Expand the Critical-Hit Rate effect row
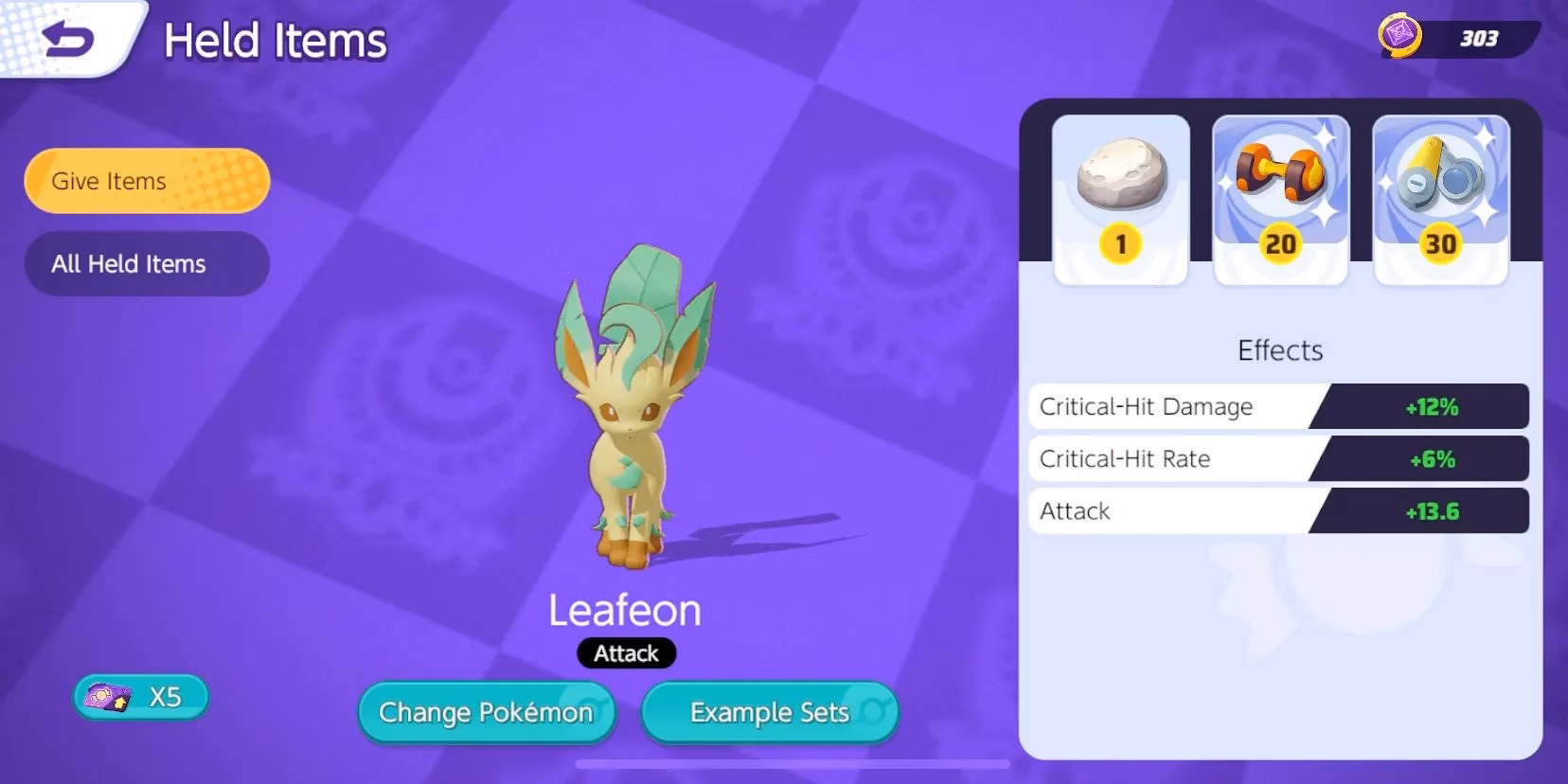The width and height of the screenshot is (1568, 784). (x=1278, y=458)
